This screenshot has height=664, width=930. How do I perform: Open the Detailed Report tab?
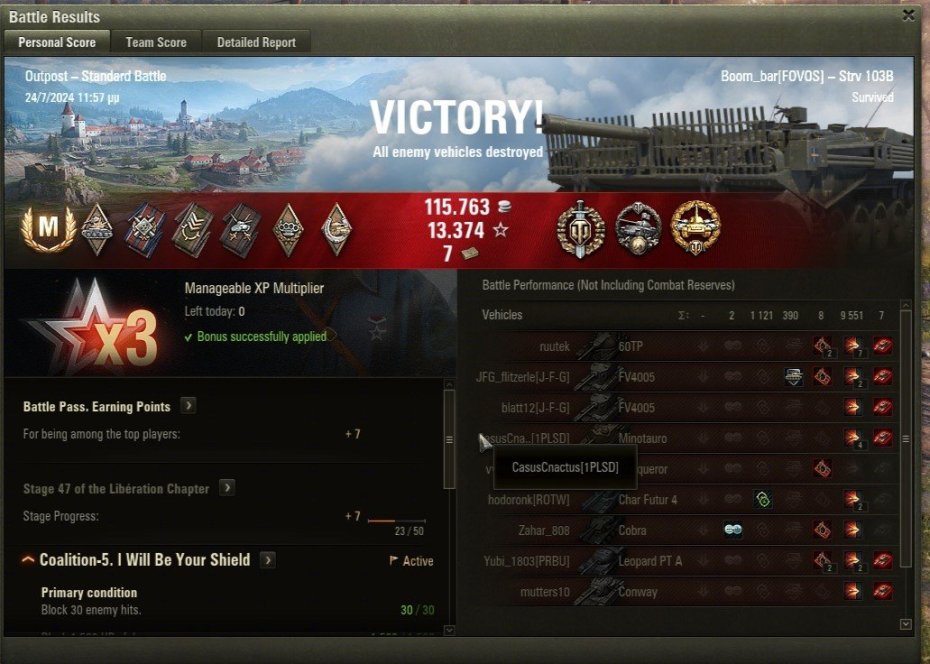click(x=256, y=42)
